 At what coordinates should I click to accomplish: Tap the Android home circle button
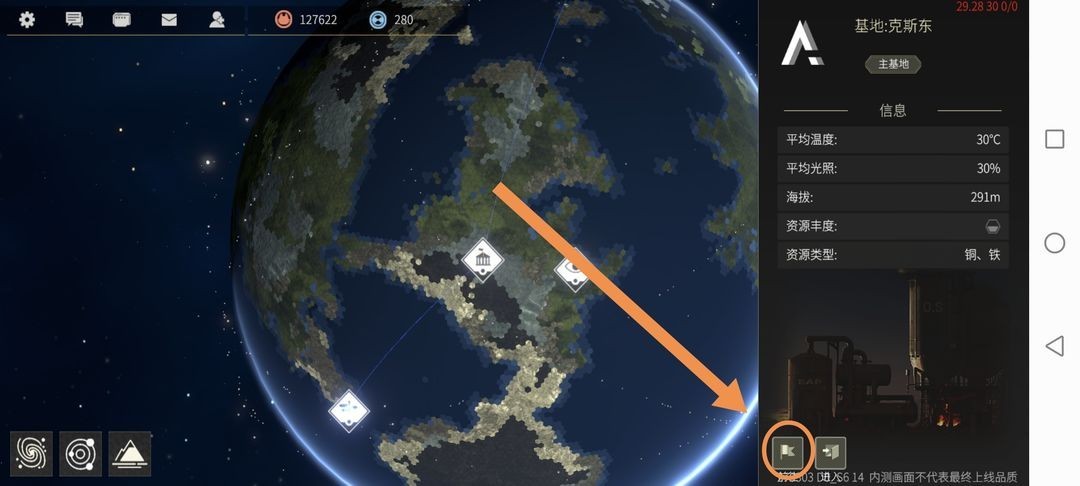tap(1054, 242)
